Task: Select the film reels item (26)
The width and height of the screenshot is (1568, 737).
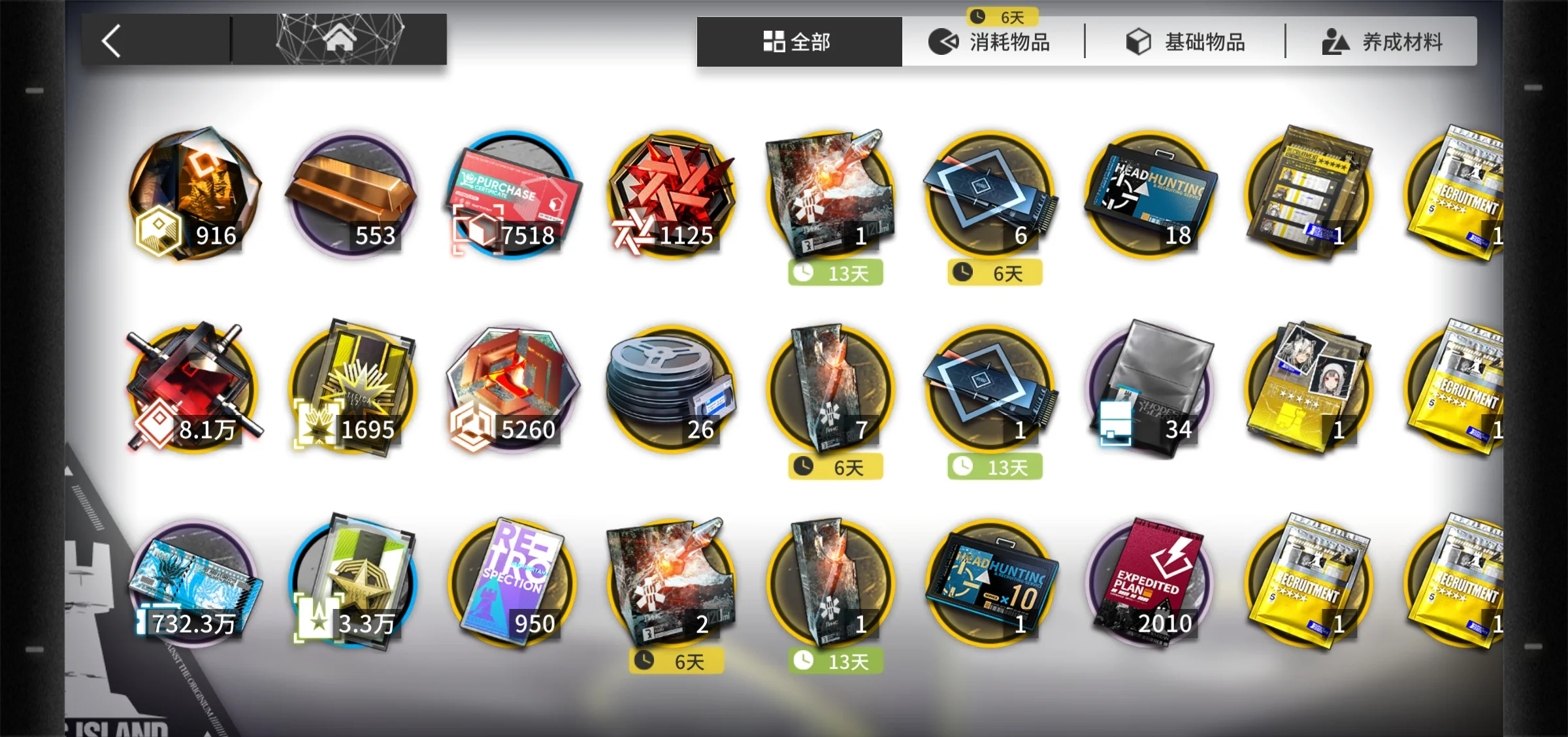Action: (x=672, y=389)
